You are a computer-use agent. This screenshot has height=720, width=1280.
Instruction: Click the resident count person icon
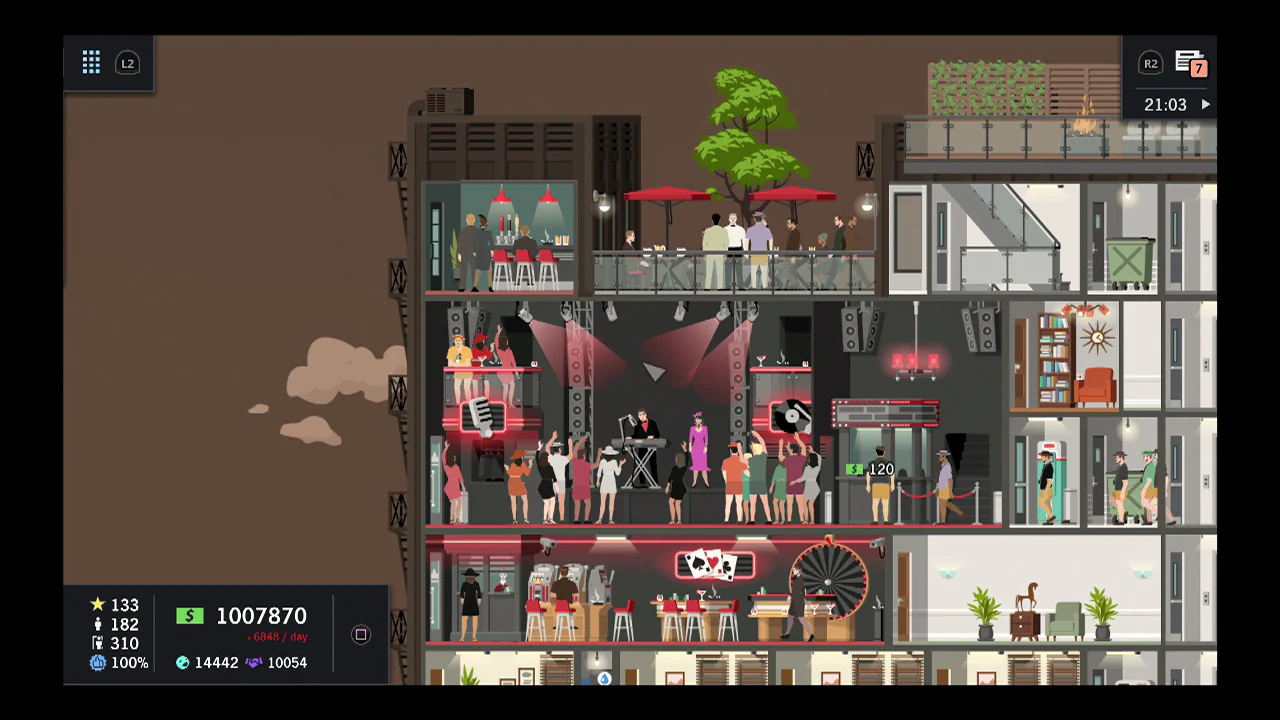[97, 624]
